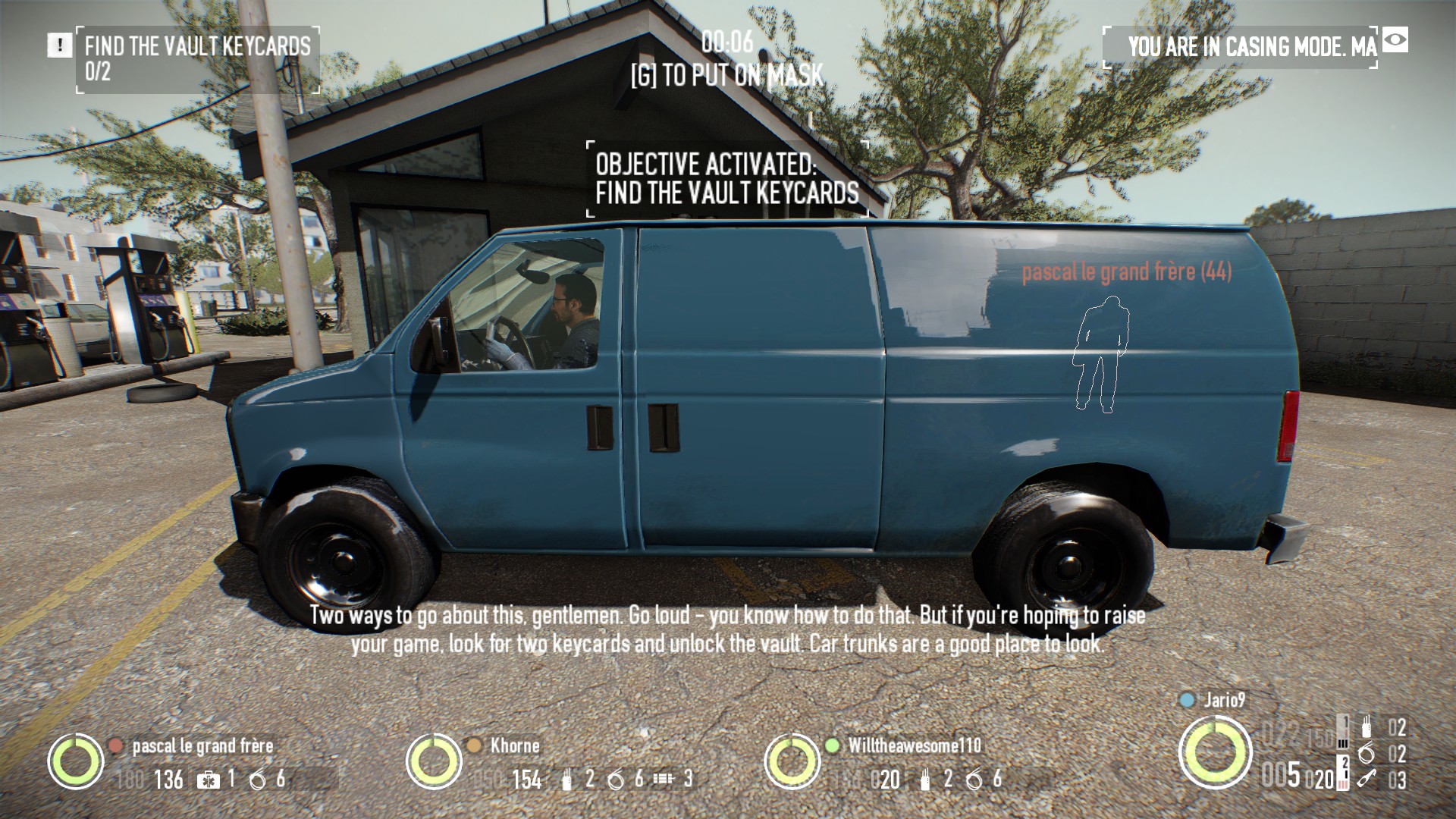Click the [G] TO PUT ON MASK prompt
This screenshot has height=819, width=1456.
[x=726, y=74]
